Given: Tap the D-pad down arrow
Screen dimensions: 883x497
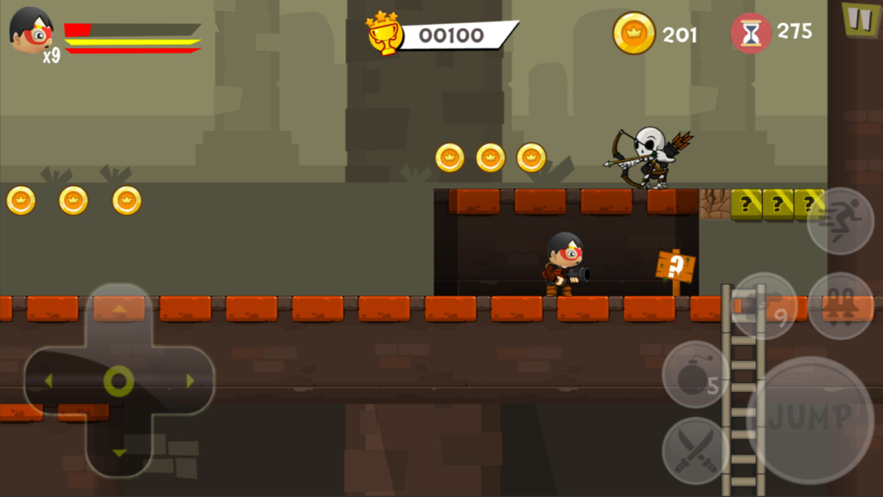Looking at the screenshot, I should [119, 451].
